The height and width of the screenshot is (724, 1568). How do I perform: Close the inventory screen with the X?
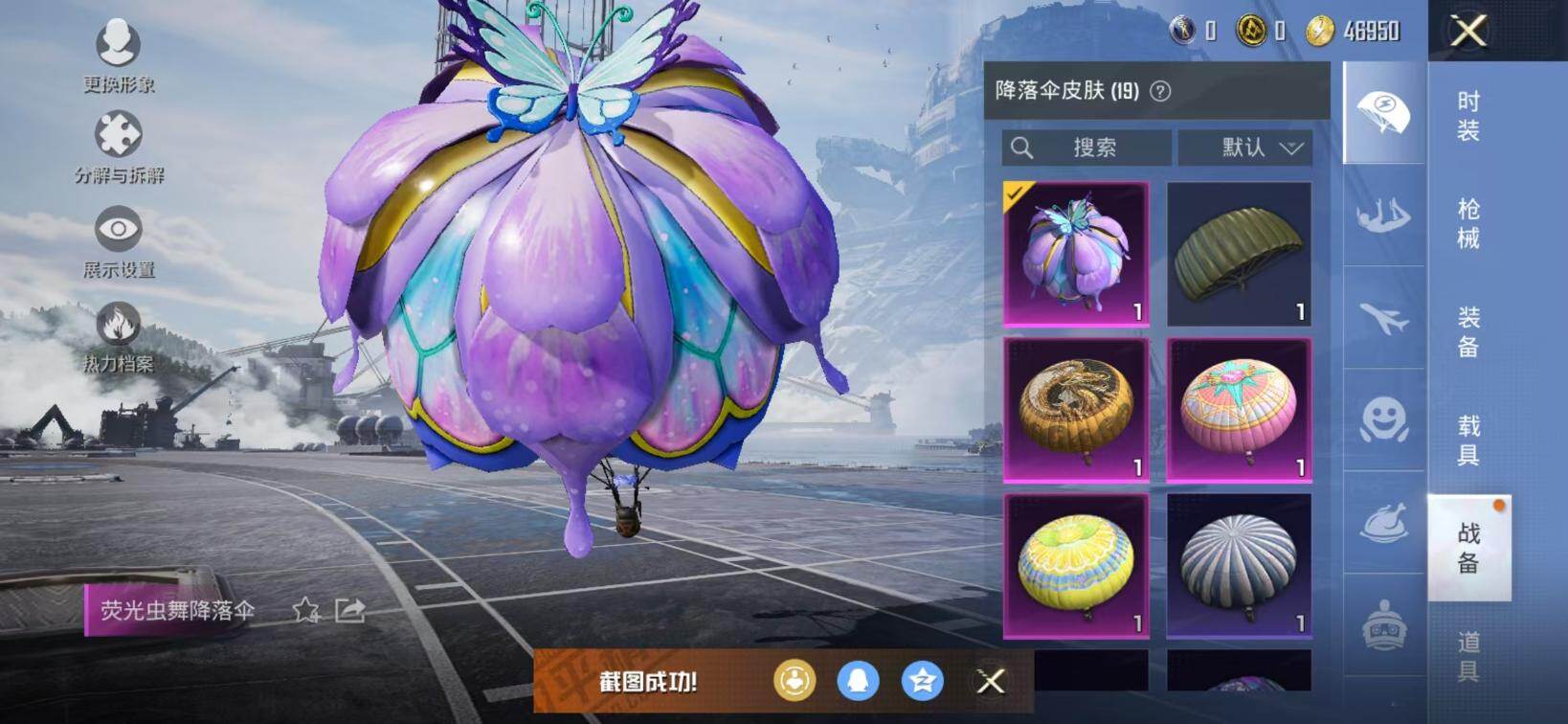coord(1467,31)
